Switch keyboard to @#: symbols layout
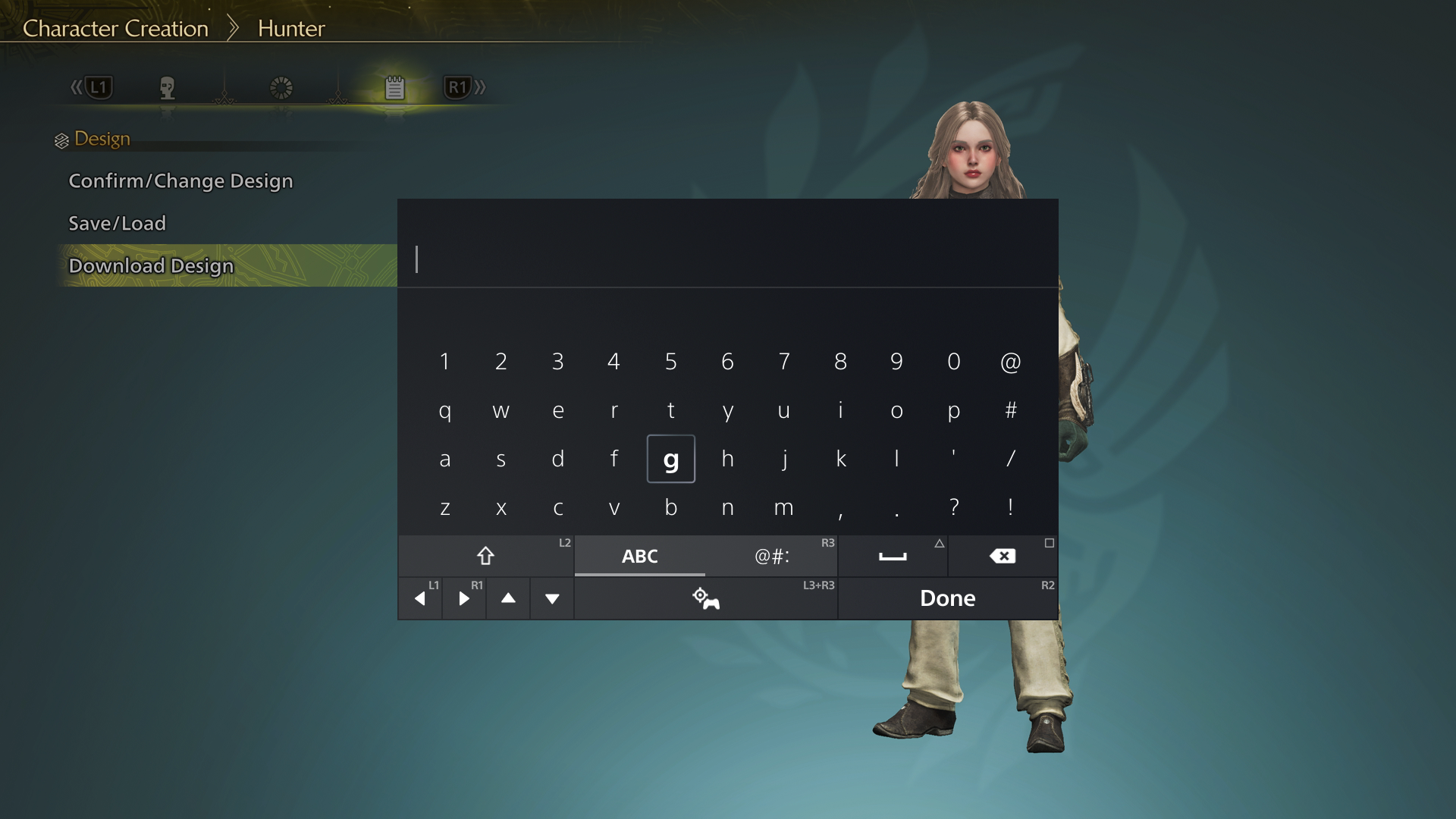This screenshot has width=1456, height=819. coord(770,556)
